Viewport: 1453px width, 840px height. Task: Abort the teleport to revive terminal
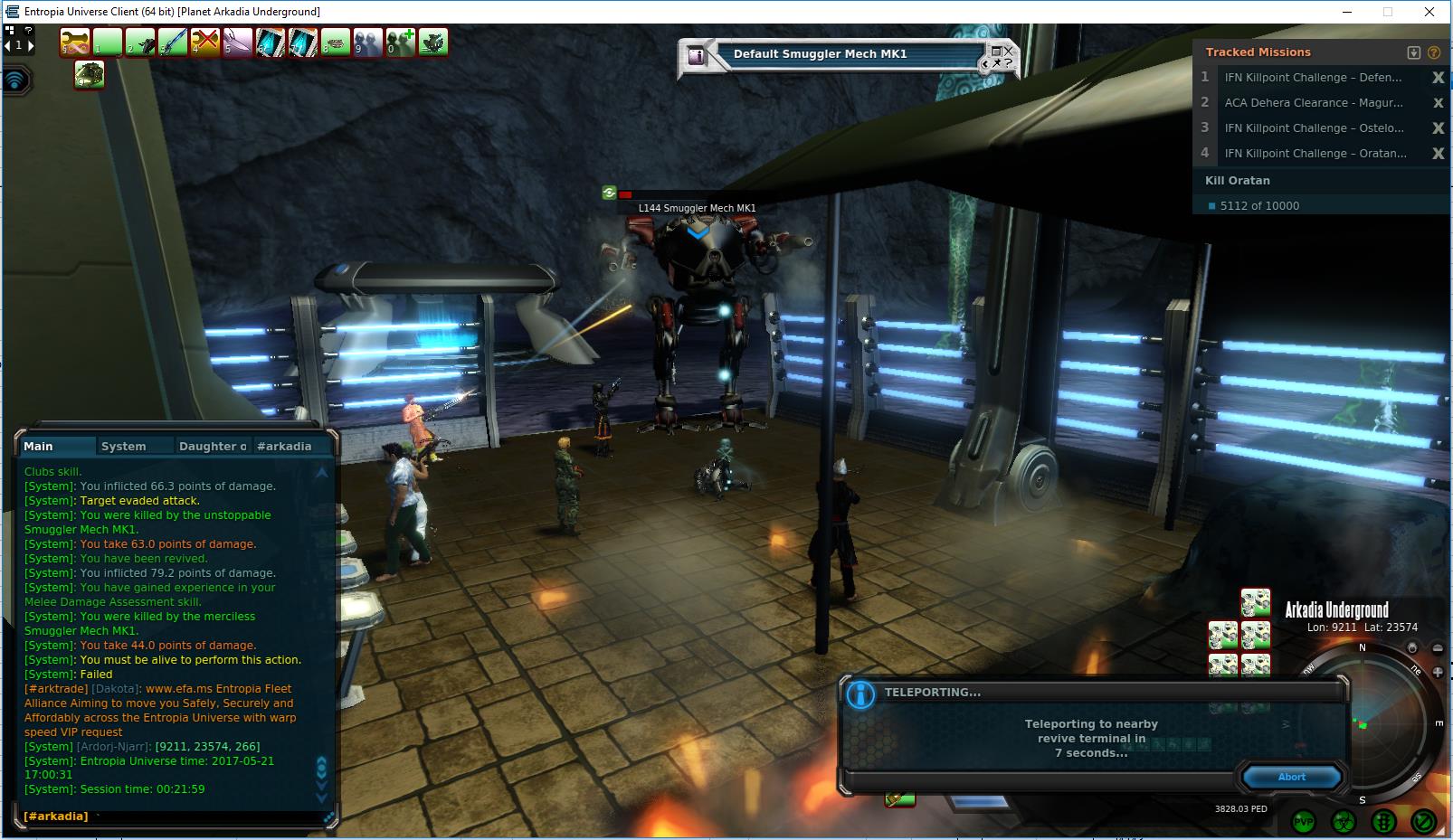tap(1291, 777)
